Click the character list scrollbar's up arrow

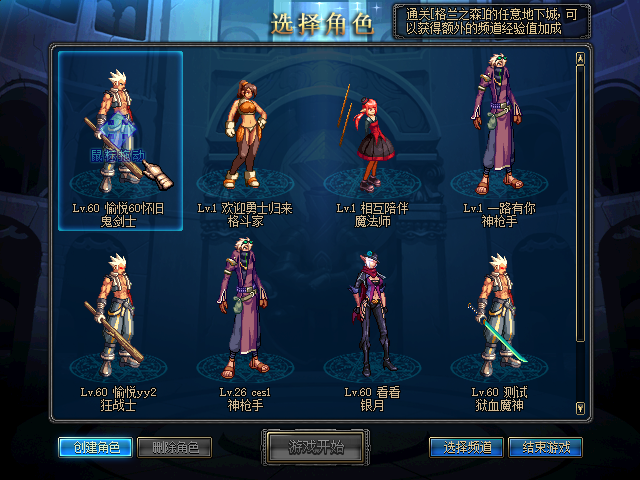pyautogui.click(x=580, y=57)
